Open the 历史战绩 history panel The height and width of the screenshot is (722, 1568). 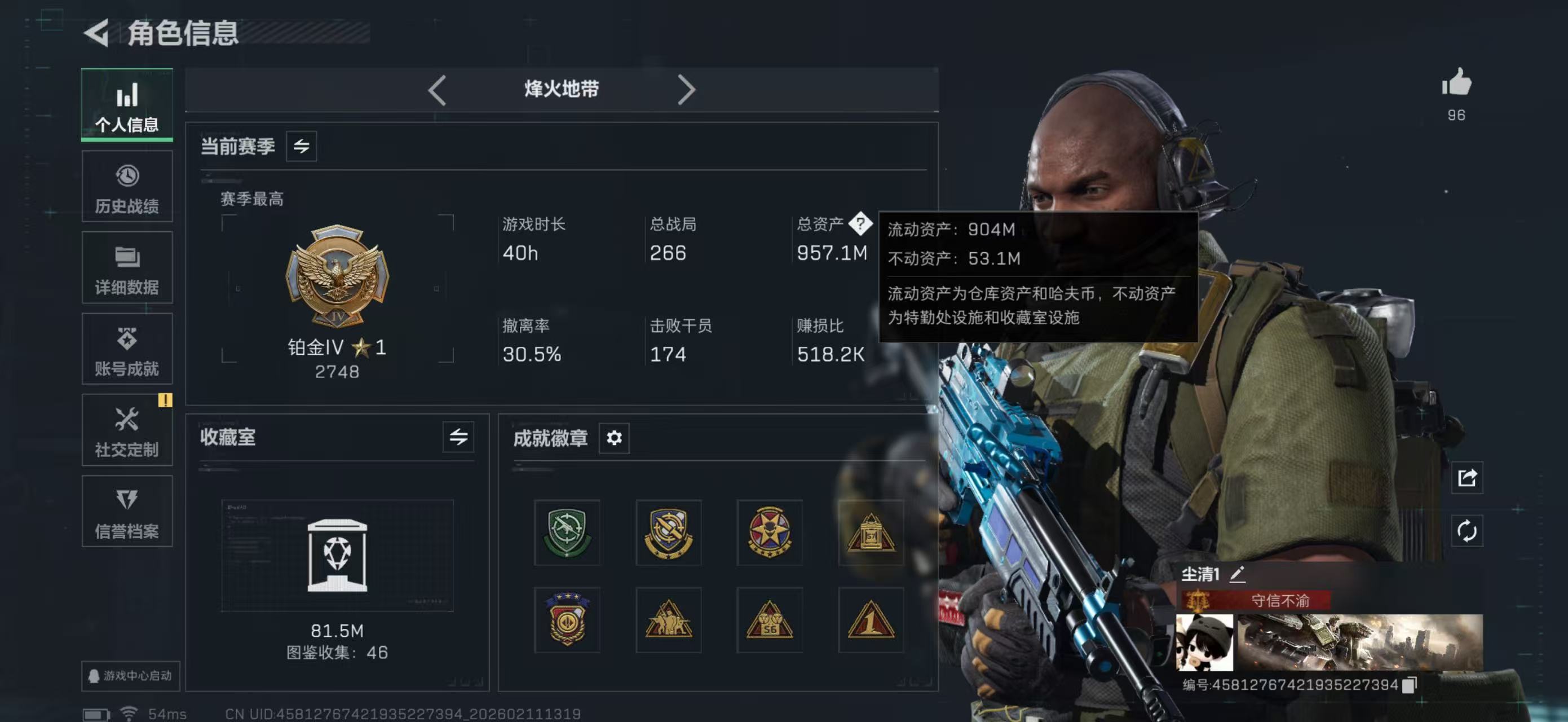(127, 186)
